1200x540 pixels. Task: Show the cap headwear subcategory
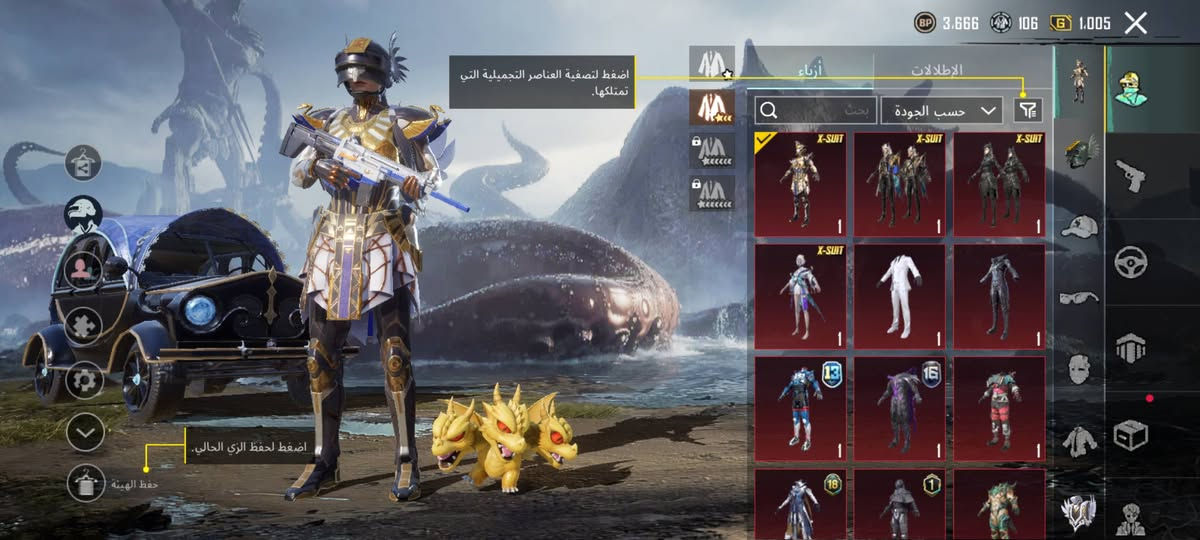click(1079, 227)
